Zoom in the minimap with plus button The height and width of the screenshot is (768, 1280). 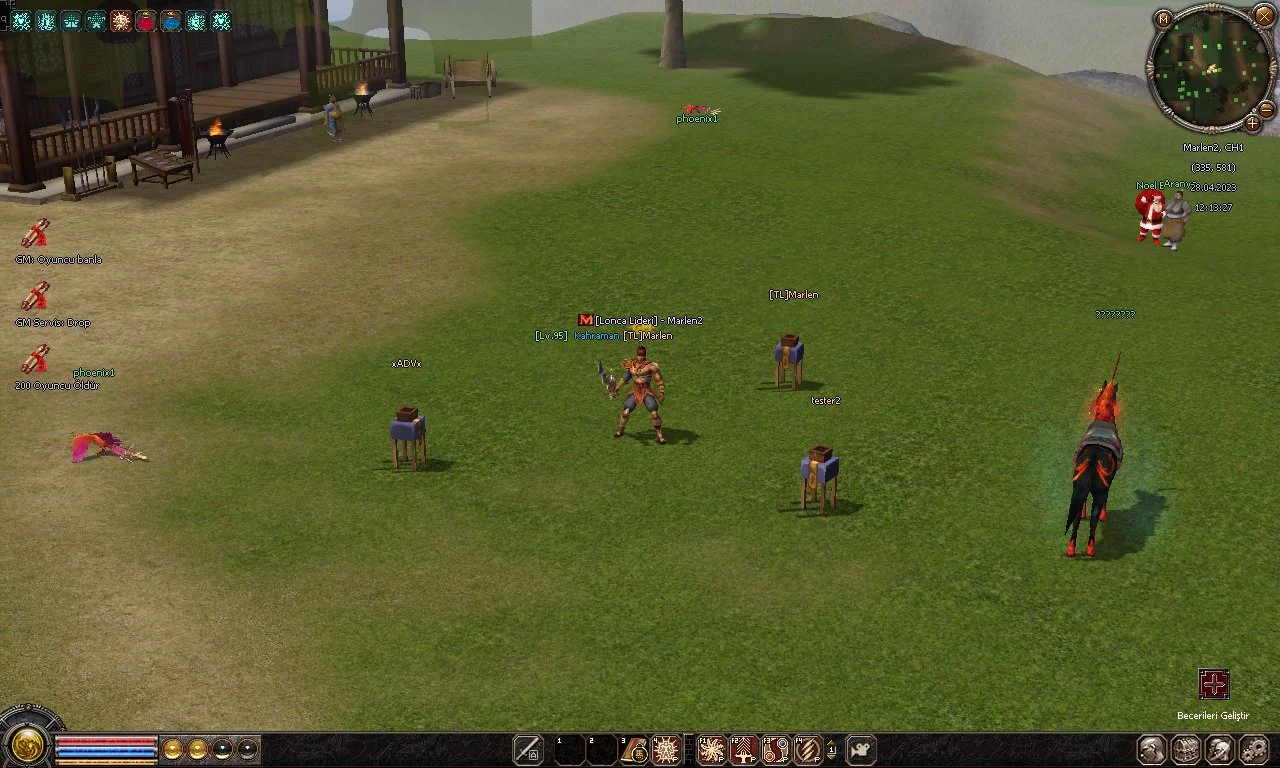pyautogui.click(x=1252, y=123)
